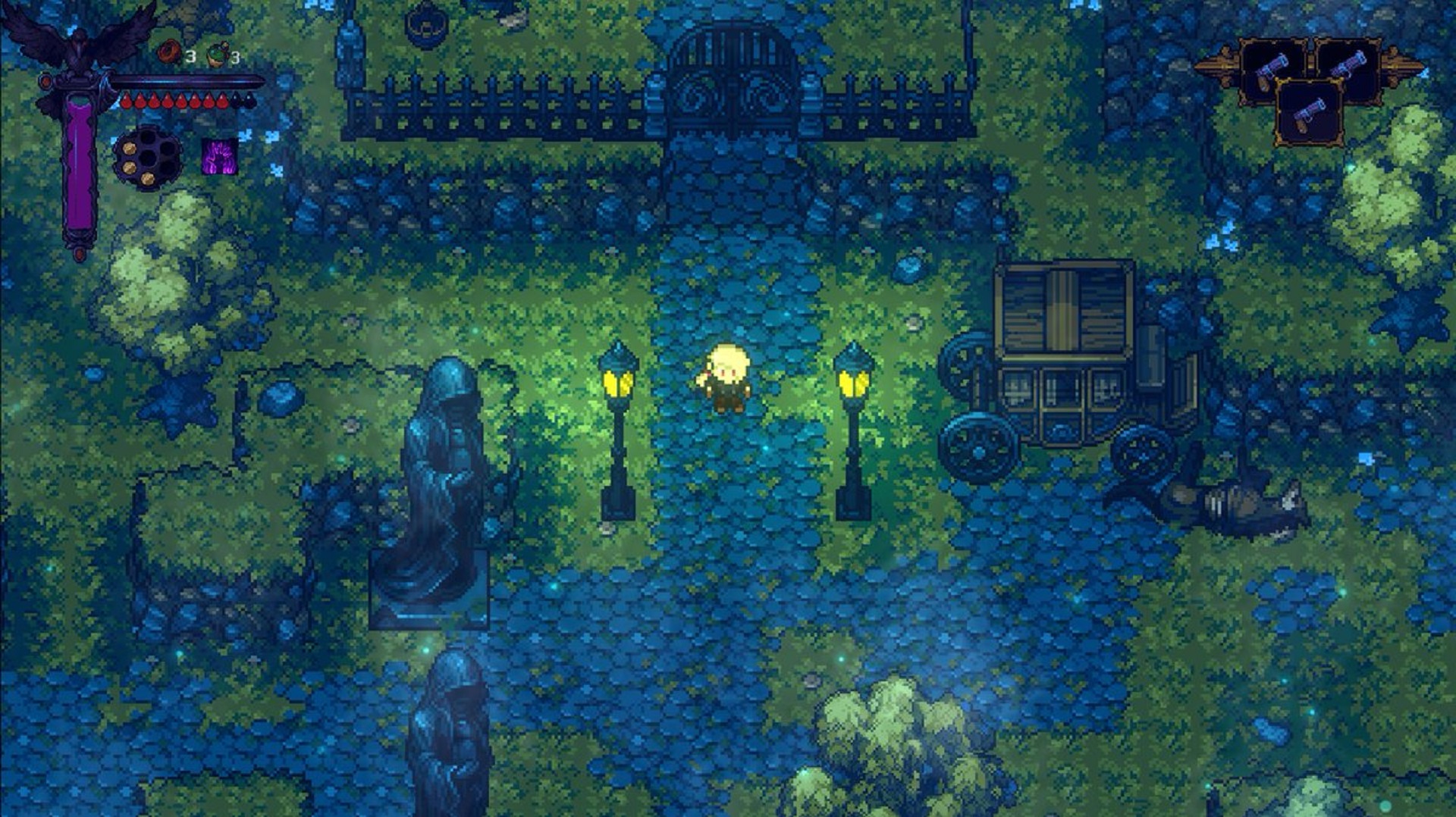Click the number 3 beside the berry icon
Screen dimensions: 1456x817
click(190, 55)
